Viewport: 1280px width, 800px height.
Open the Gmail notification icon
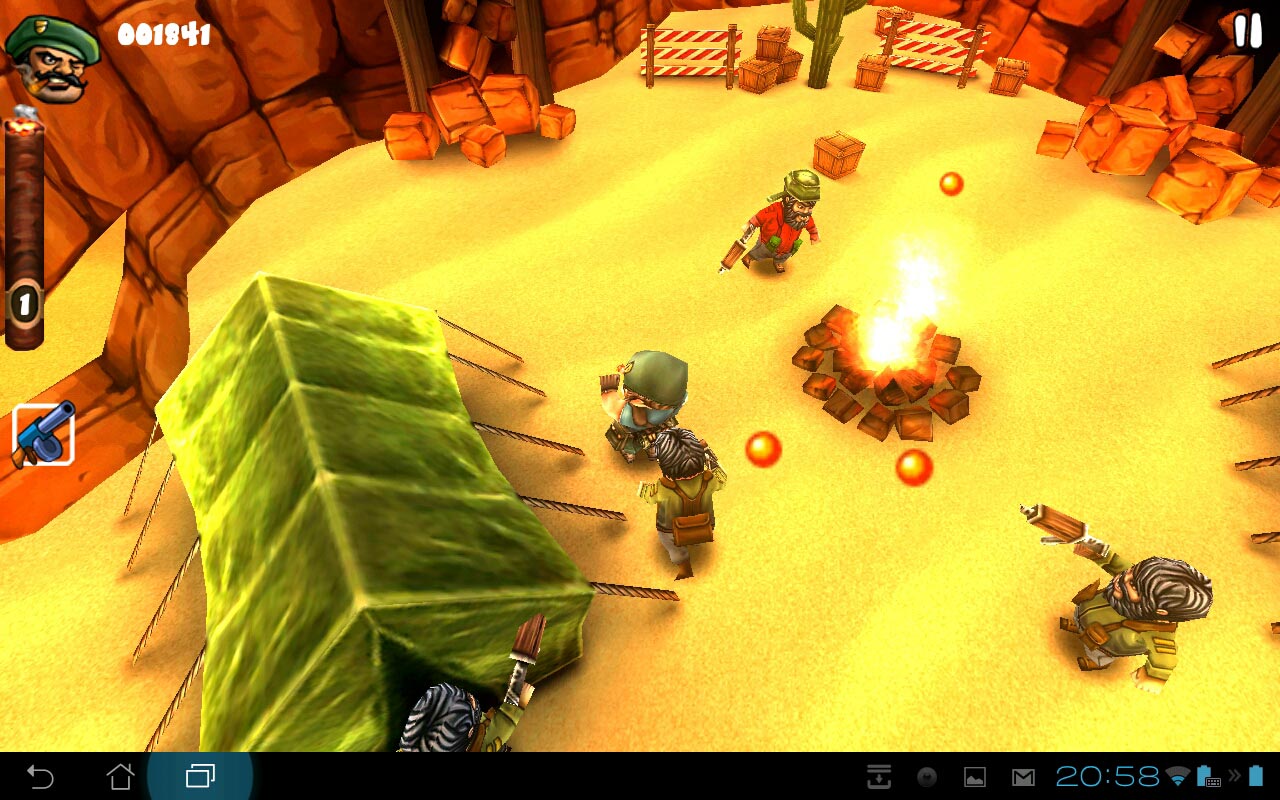[x=1022, y=777]
